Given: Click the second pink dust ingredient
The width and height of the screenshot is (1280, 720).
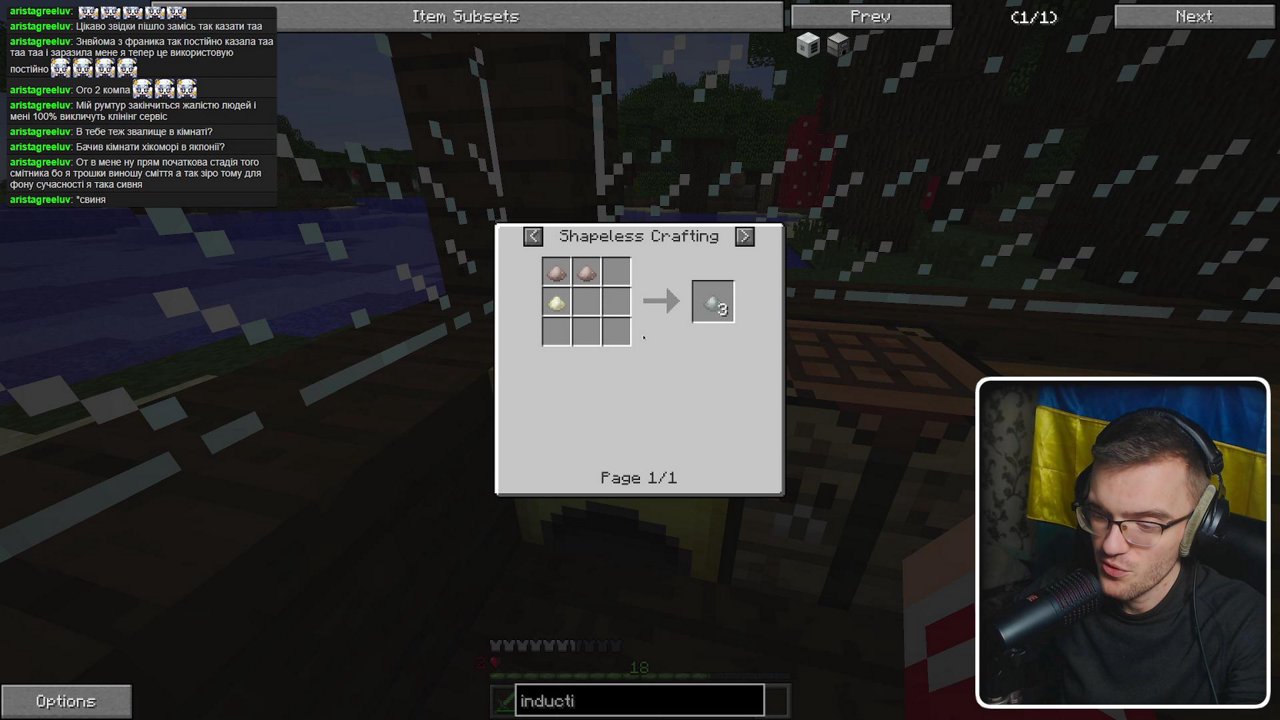Looking at the screenshot, I should click(585, 270).
